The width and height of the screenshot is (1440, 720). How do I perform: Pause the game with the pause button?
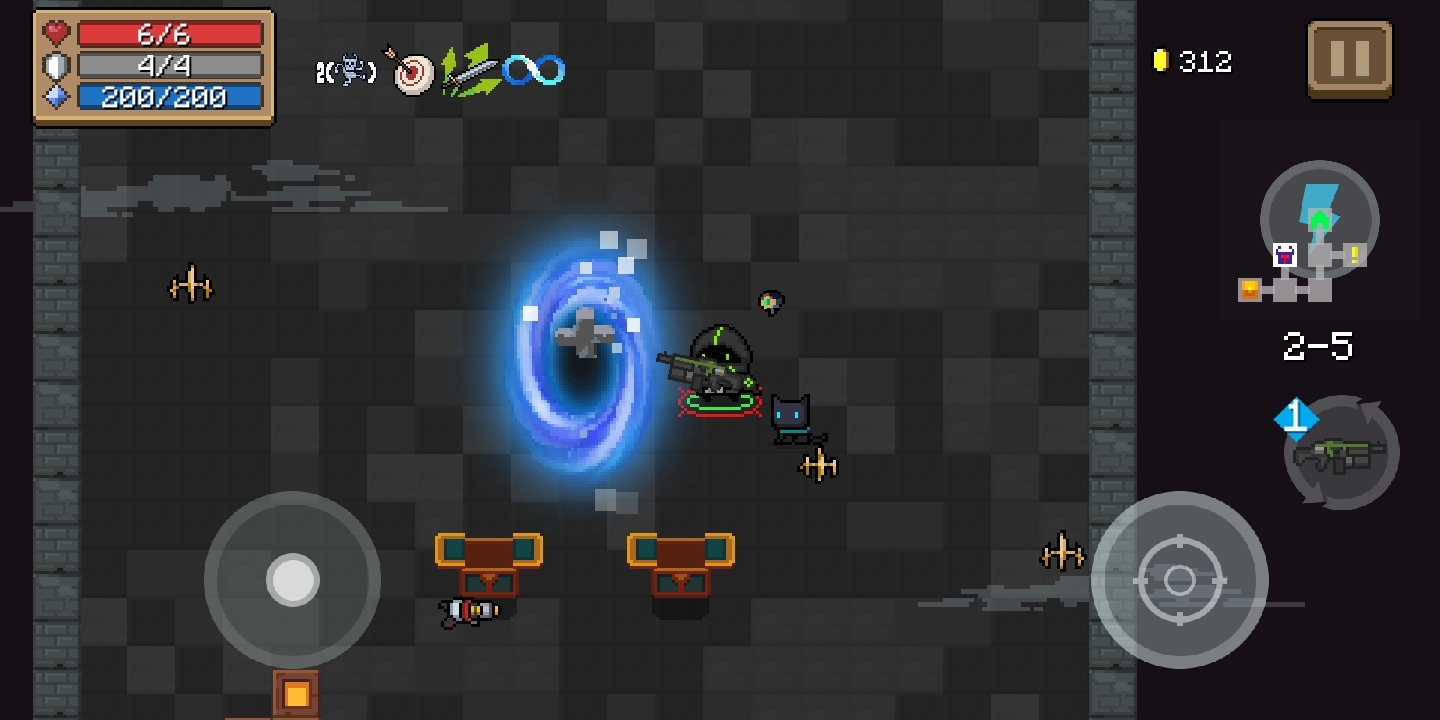tap(1349, 60)
